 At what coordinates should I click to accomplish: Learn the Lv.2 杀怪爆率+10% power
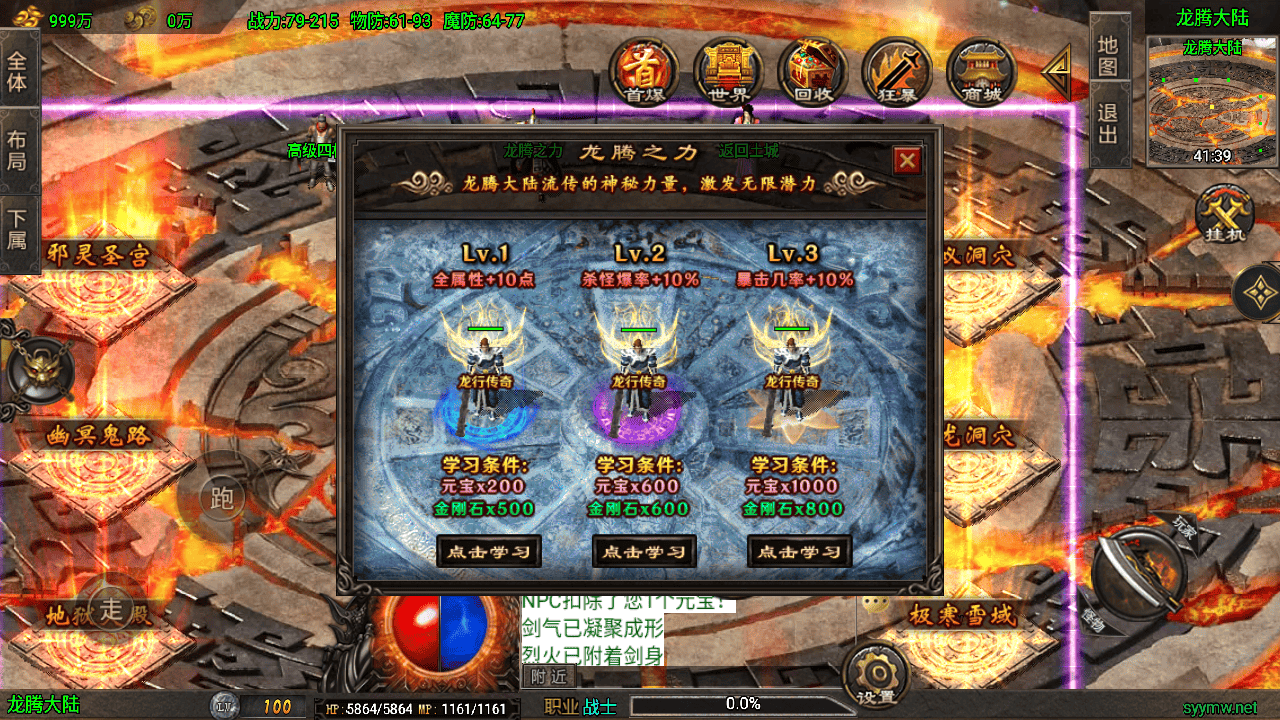644,551
